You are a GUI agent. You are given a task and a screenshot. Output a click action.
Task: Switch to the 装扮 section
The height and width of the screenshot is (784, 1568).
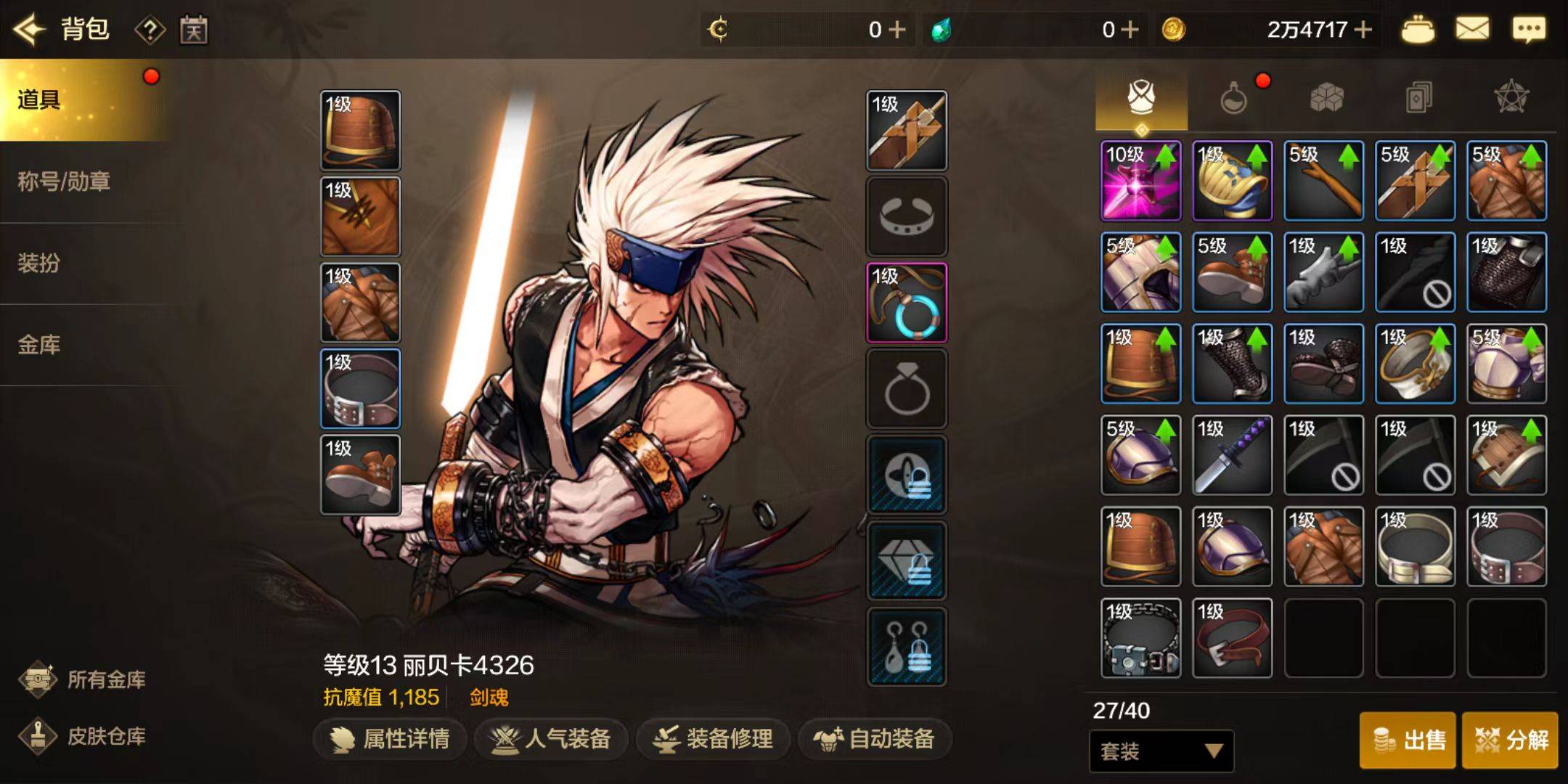point(39,263)
